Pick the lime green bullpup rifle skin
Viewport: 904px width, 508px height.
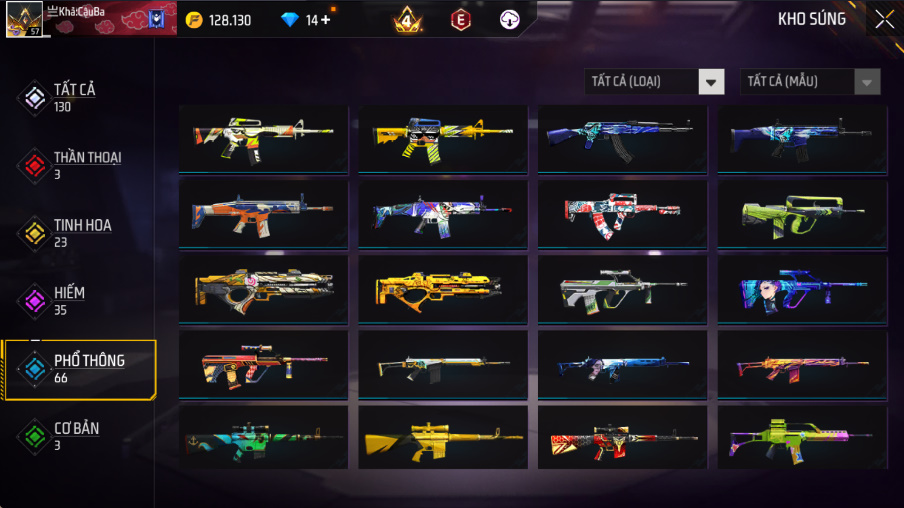[801, 214]
